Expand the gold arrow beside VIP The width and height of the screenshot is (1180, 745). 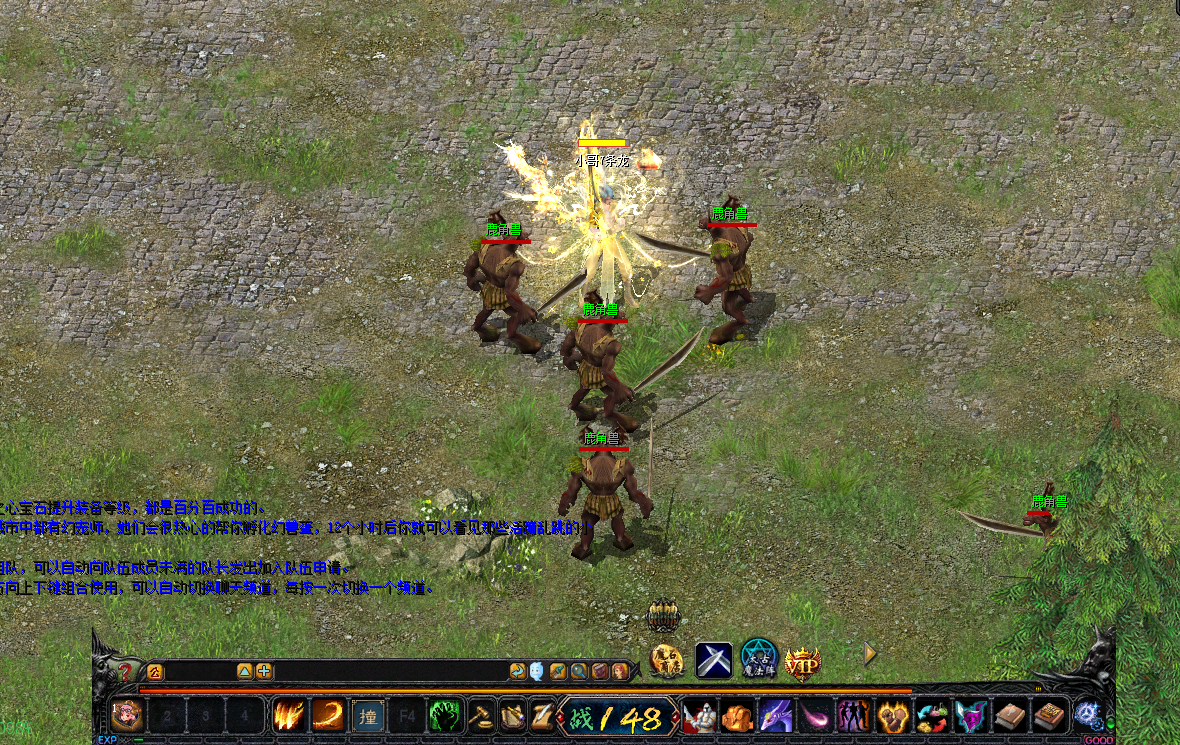(870, 653)
